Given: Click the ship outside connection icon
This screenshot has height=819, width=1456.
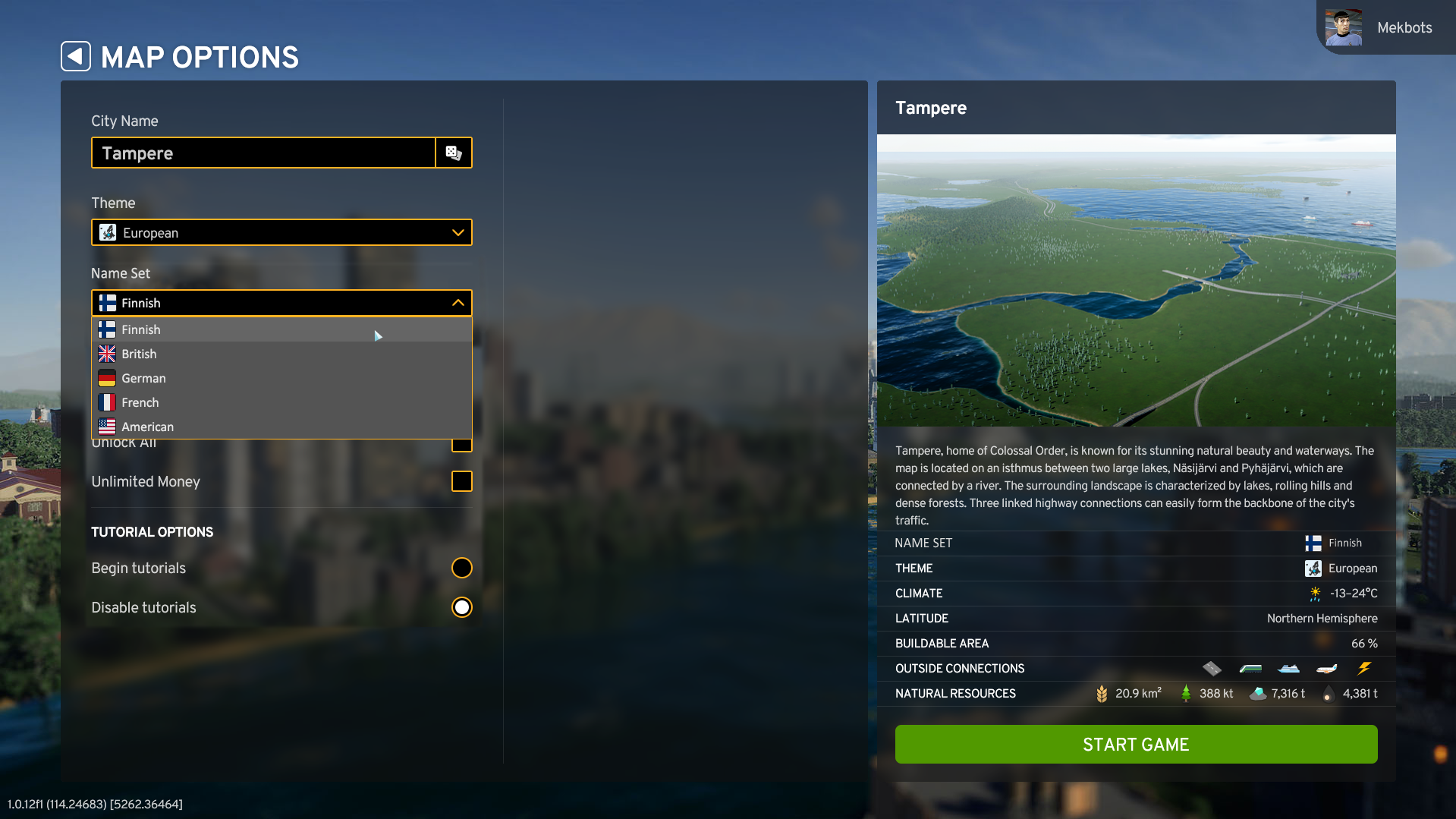Looking at the screenshot, I should pyautogui.click(x=1289, y=668).
